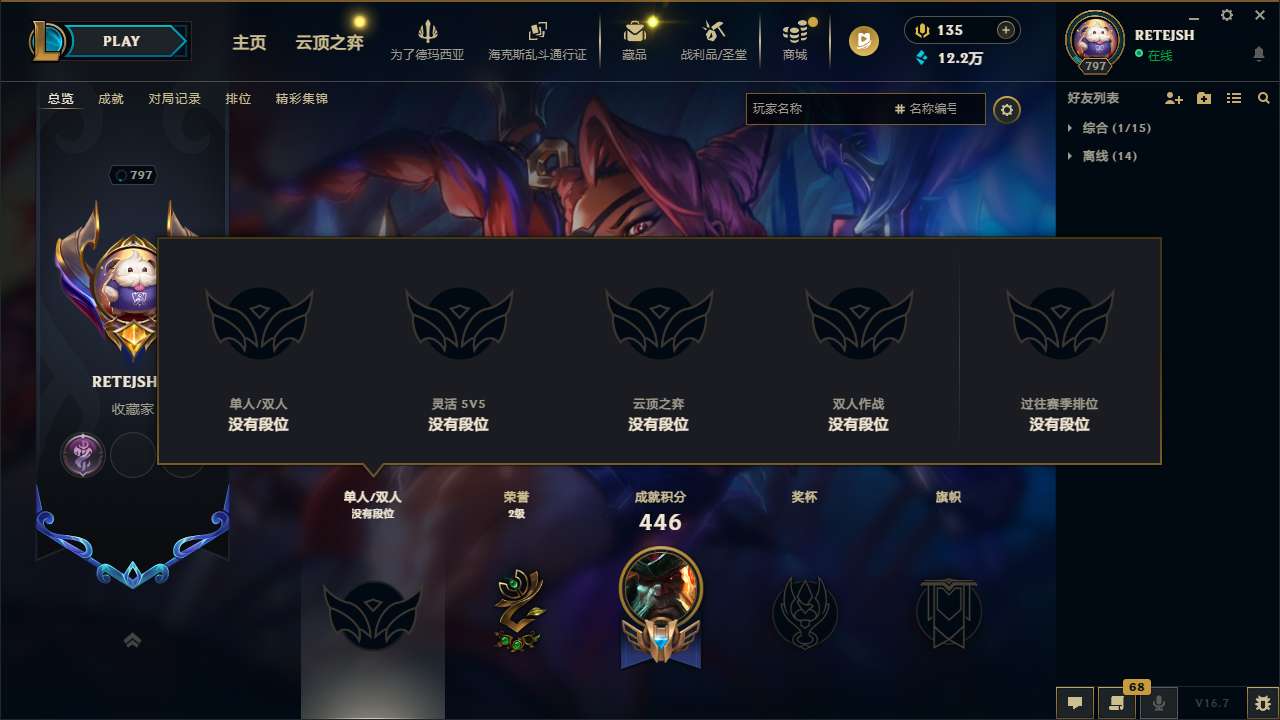Image resolution: width=1280 pixels, height=720 pixels.
Task: Click the notification bell near profile
Action: coord(1258,54)
